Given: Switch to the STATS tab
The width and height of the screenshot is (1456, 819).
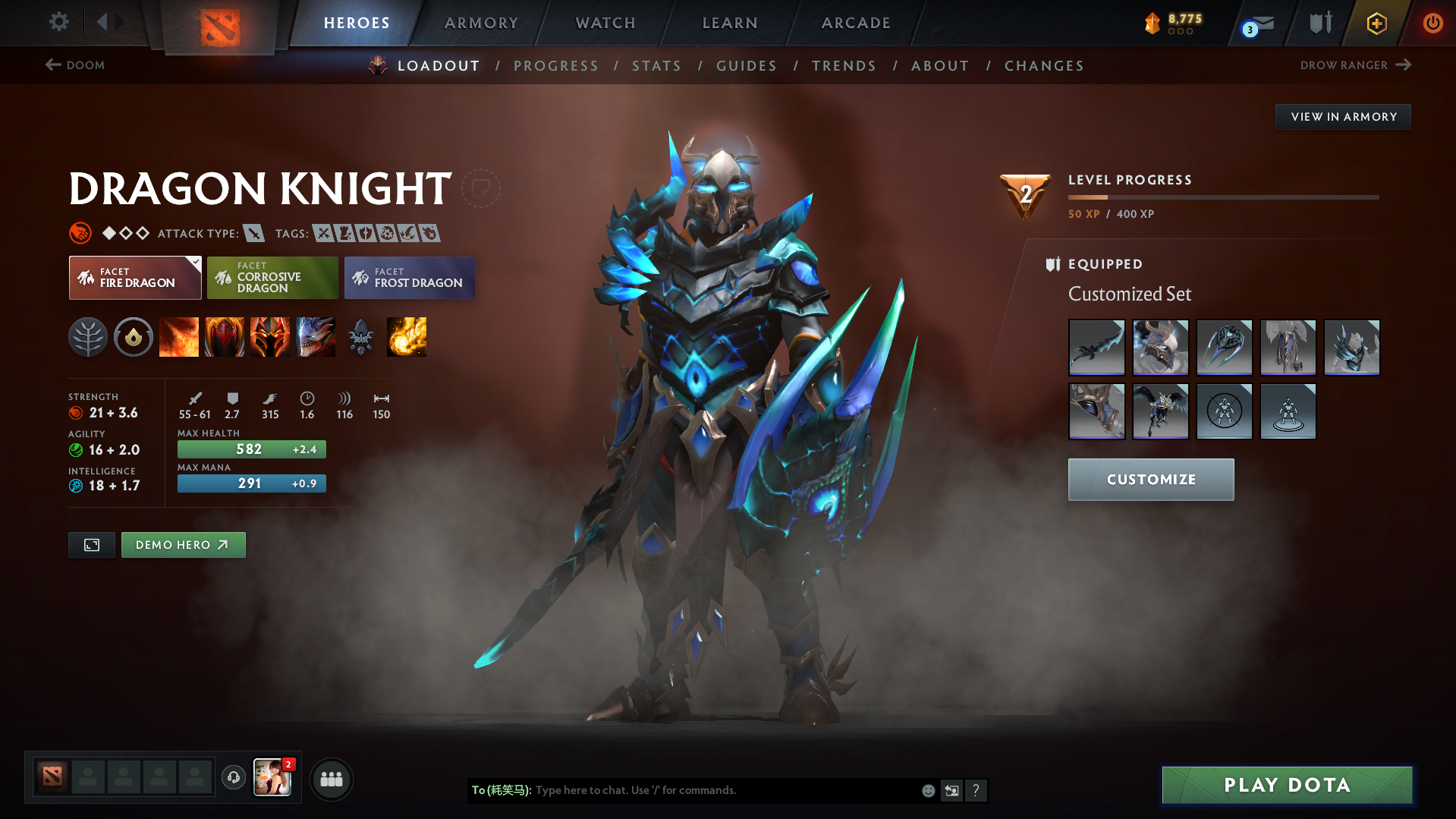Looking at the screenshot, I should point(656,65).
